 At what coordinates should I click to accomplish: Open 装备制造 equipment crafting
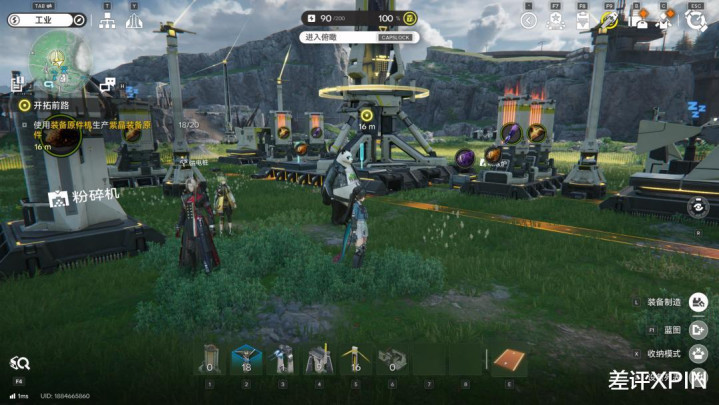point(698,301)
